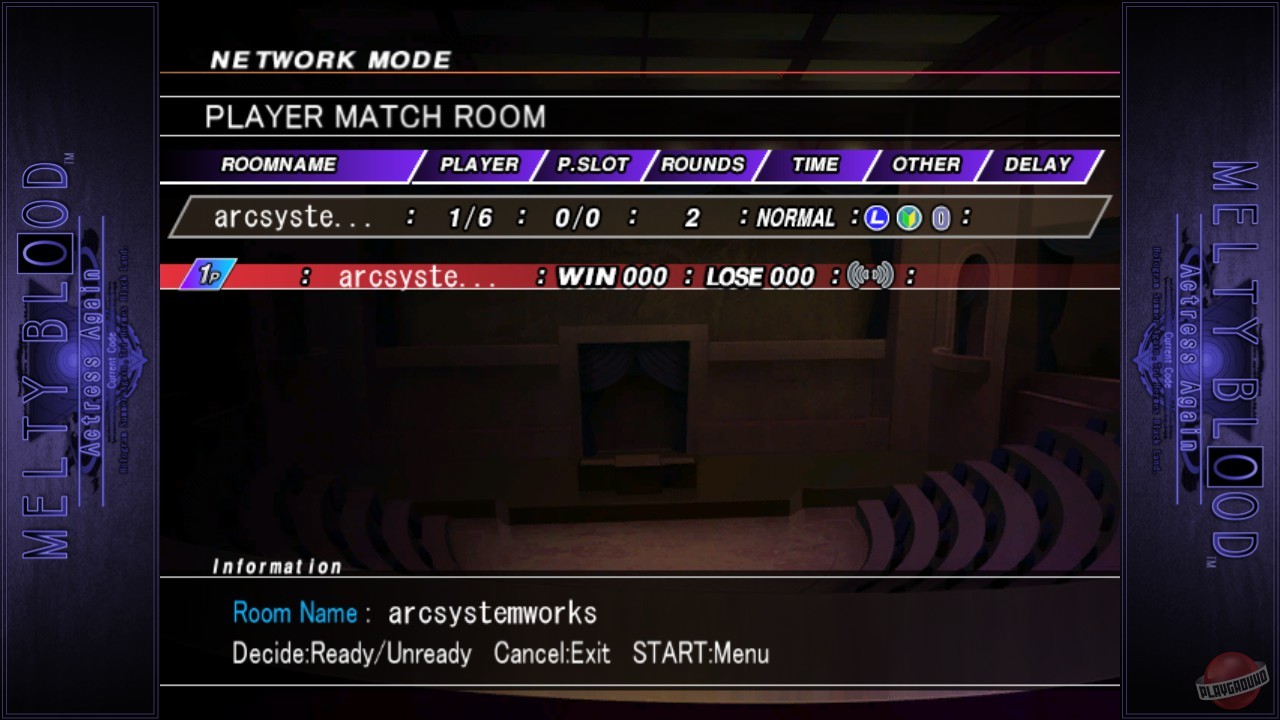
Task: Open the DELAY column options
Action: 1037,164
